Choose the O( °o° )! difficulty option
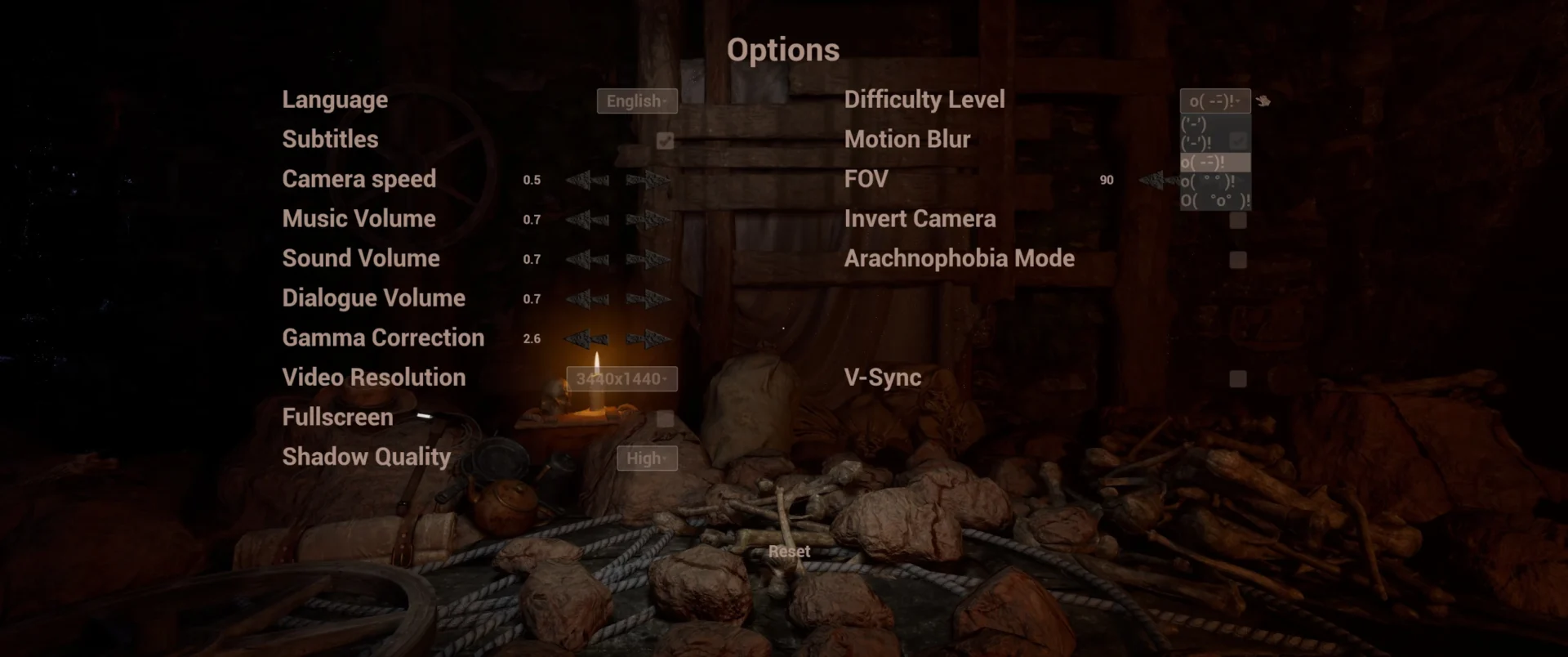Image resolution: width=1568 pixels, height=657 pixels. click(1214, 200)
